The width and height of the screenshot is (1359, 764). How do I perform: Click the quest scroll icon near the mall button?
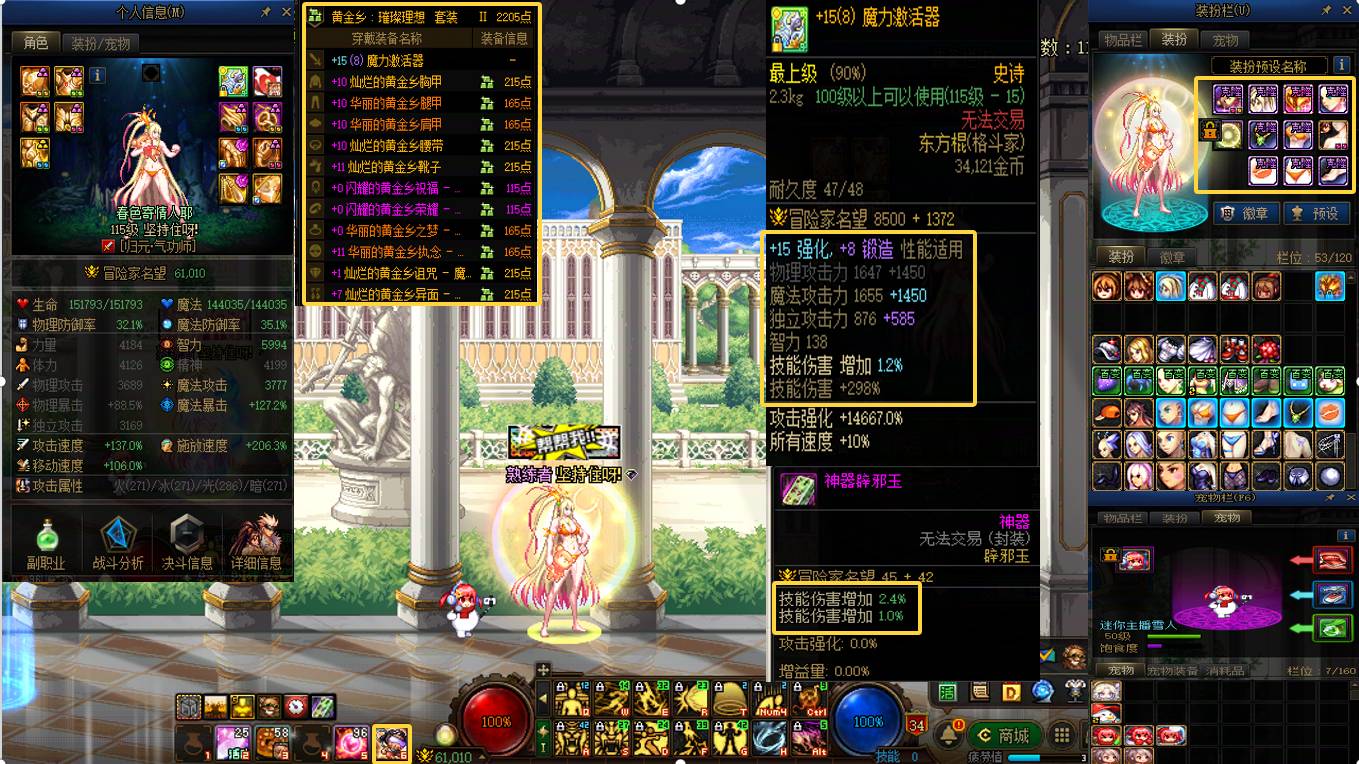(979, 690)
